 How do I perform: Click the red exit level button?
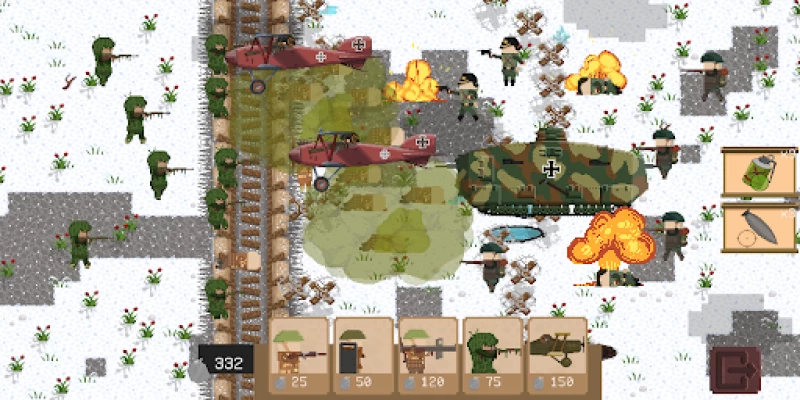(x=735, y=368)
